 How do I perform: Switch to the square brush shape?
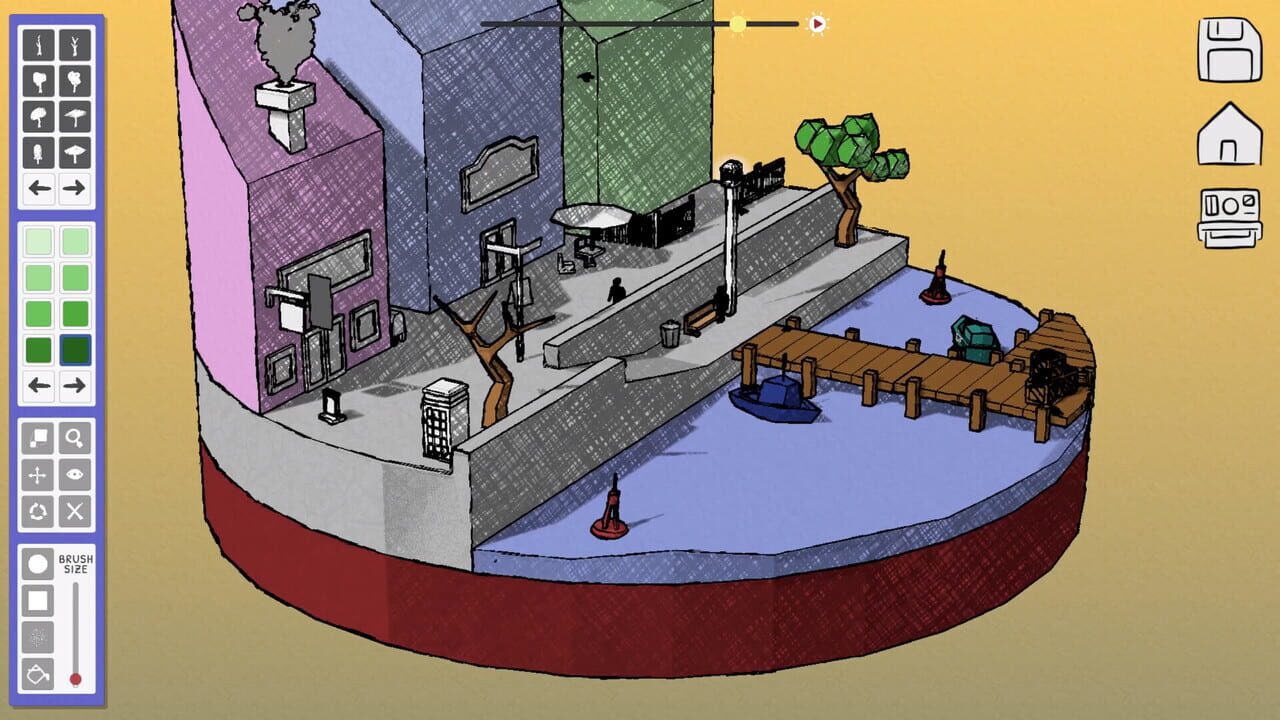37,599
